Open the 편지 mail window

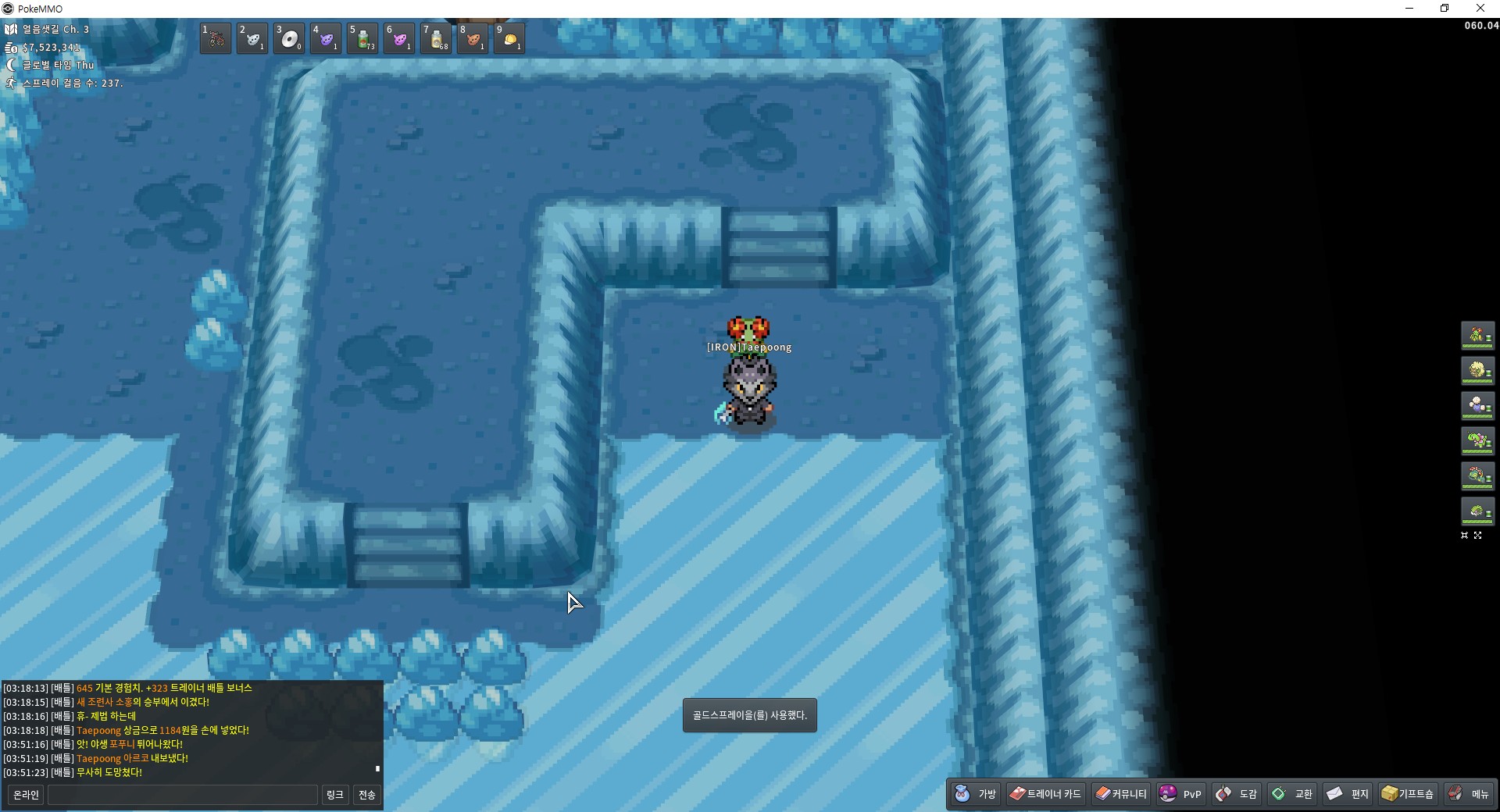tap(1348, 794)
